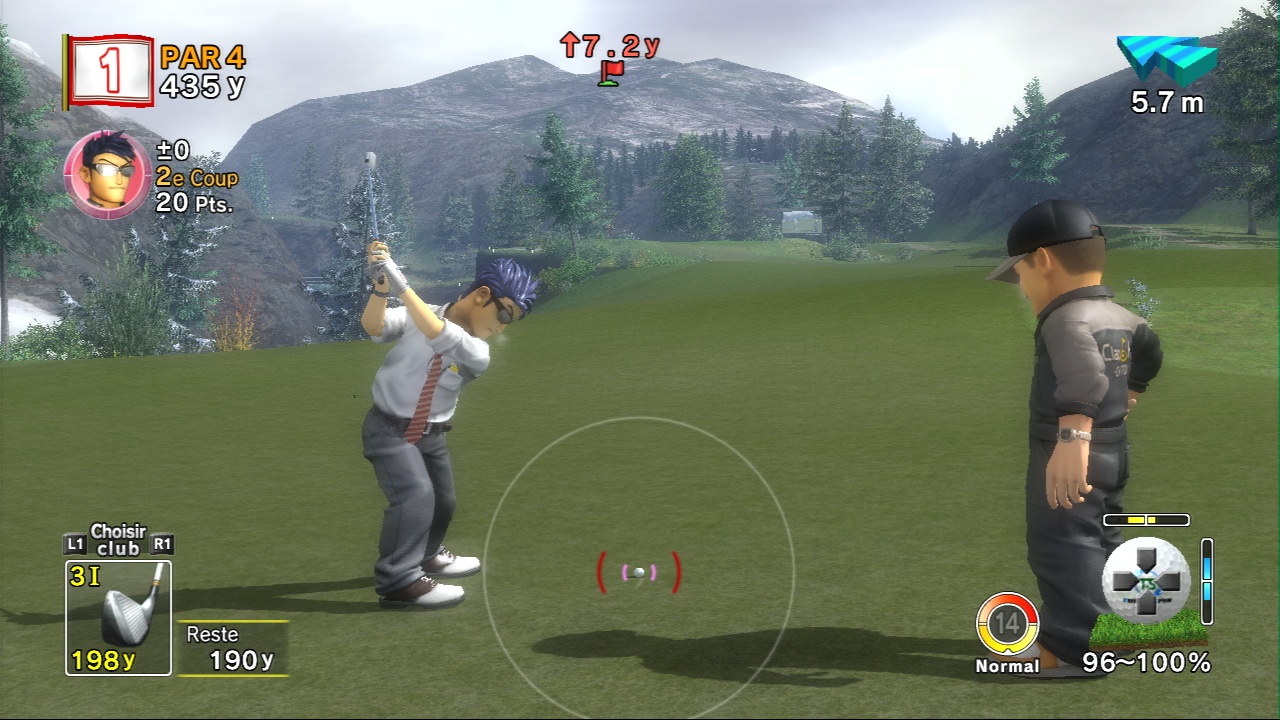Select the 3I club icon box
Viewport: 1280px width, 720px height.
pyautogui.click(x=118, y=617)
